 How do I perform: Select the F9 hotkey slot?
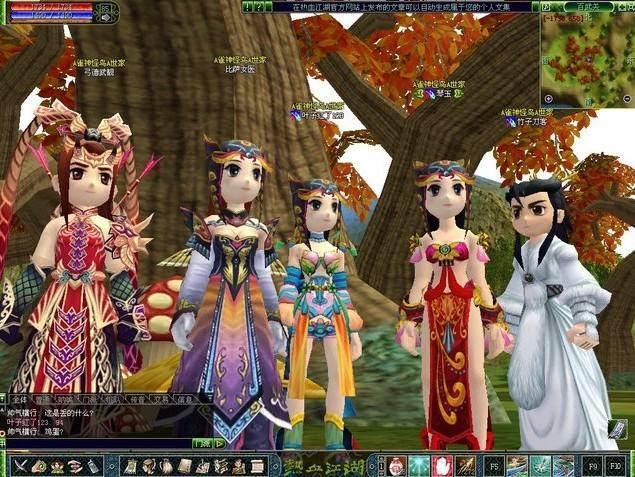(593, 466)
